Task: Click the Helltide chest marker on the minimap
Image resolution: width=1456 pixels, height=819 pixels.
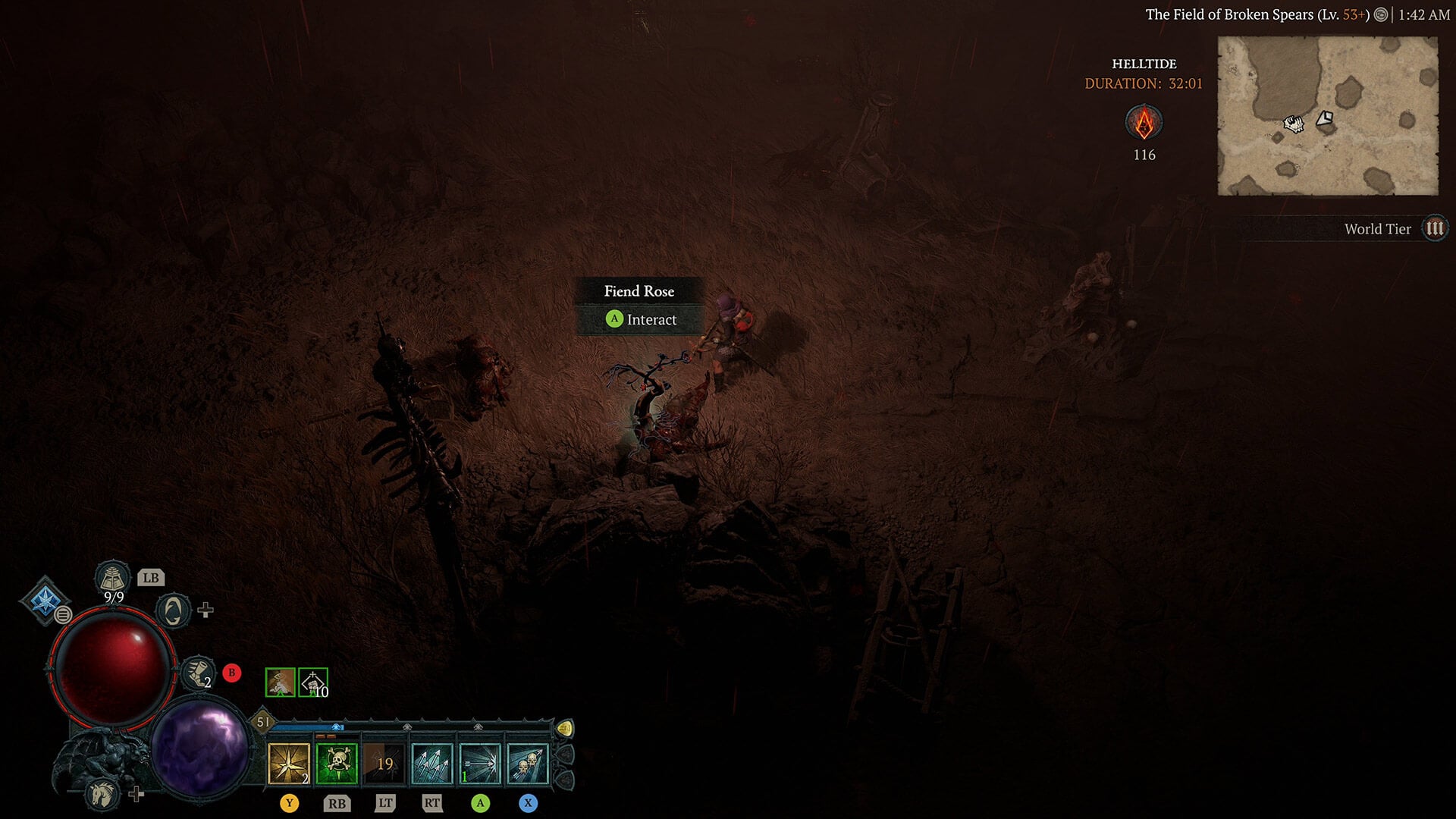Action: coord(1325,120)
